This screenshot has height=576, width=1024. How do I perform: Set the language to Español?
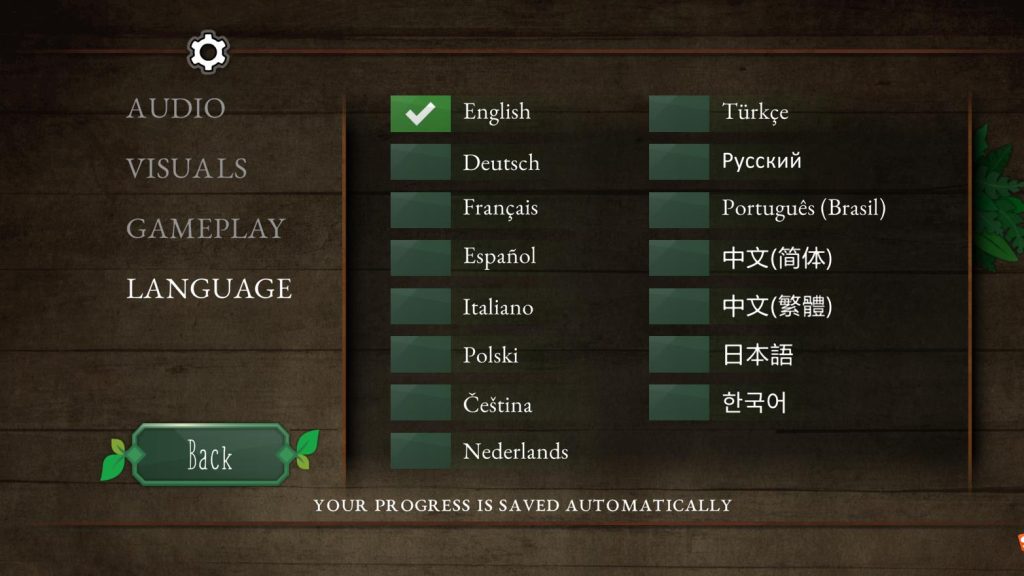tap(420, 258)
